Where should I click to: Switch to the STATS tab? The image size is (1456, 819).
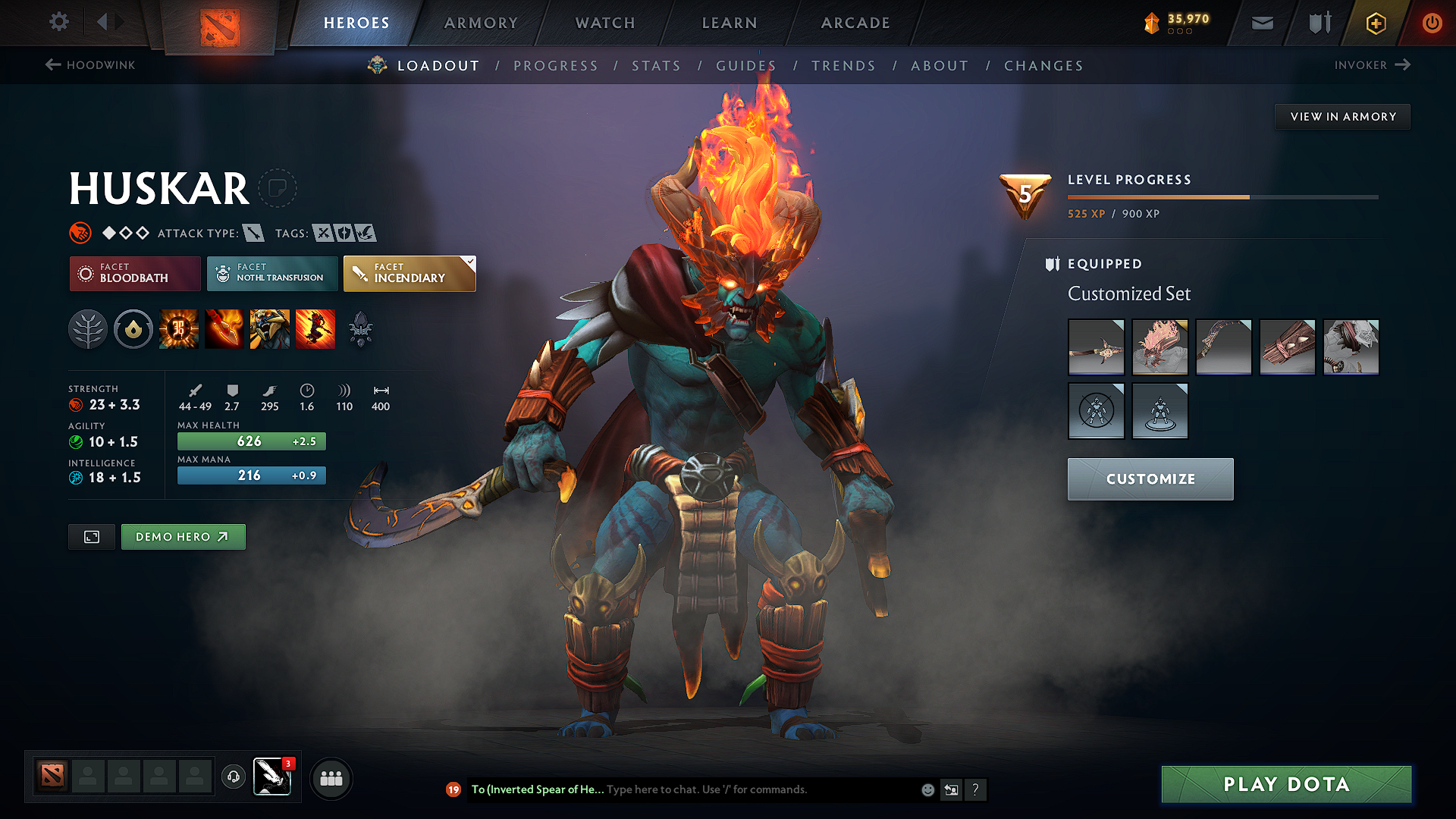pos(657,66)
